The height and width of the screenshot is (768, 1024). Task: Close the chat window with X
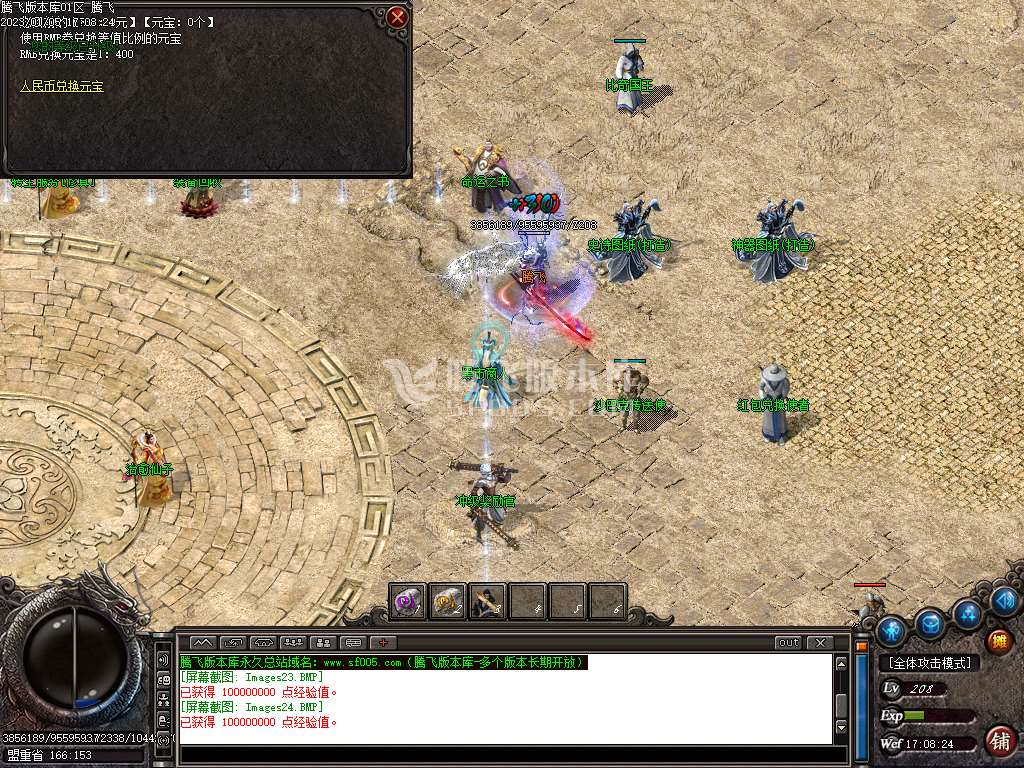coord(820,642)
